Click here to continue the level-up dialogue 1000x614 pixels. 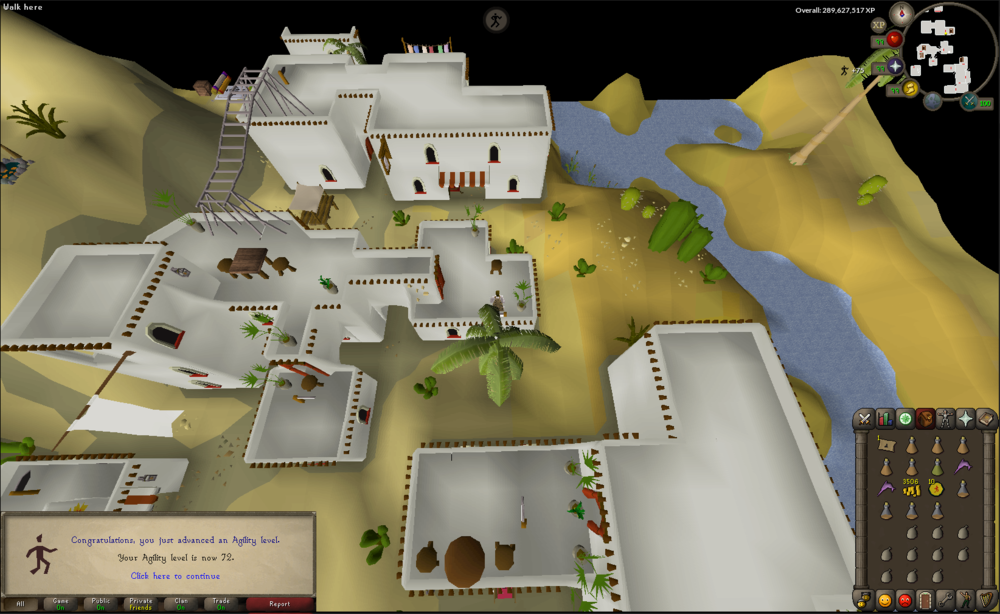175,576
